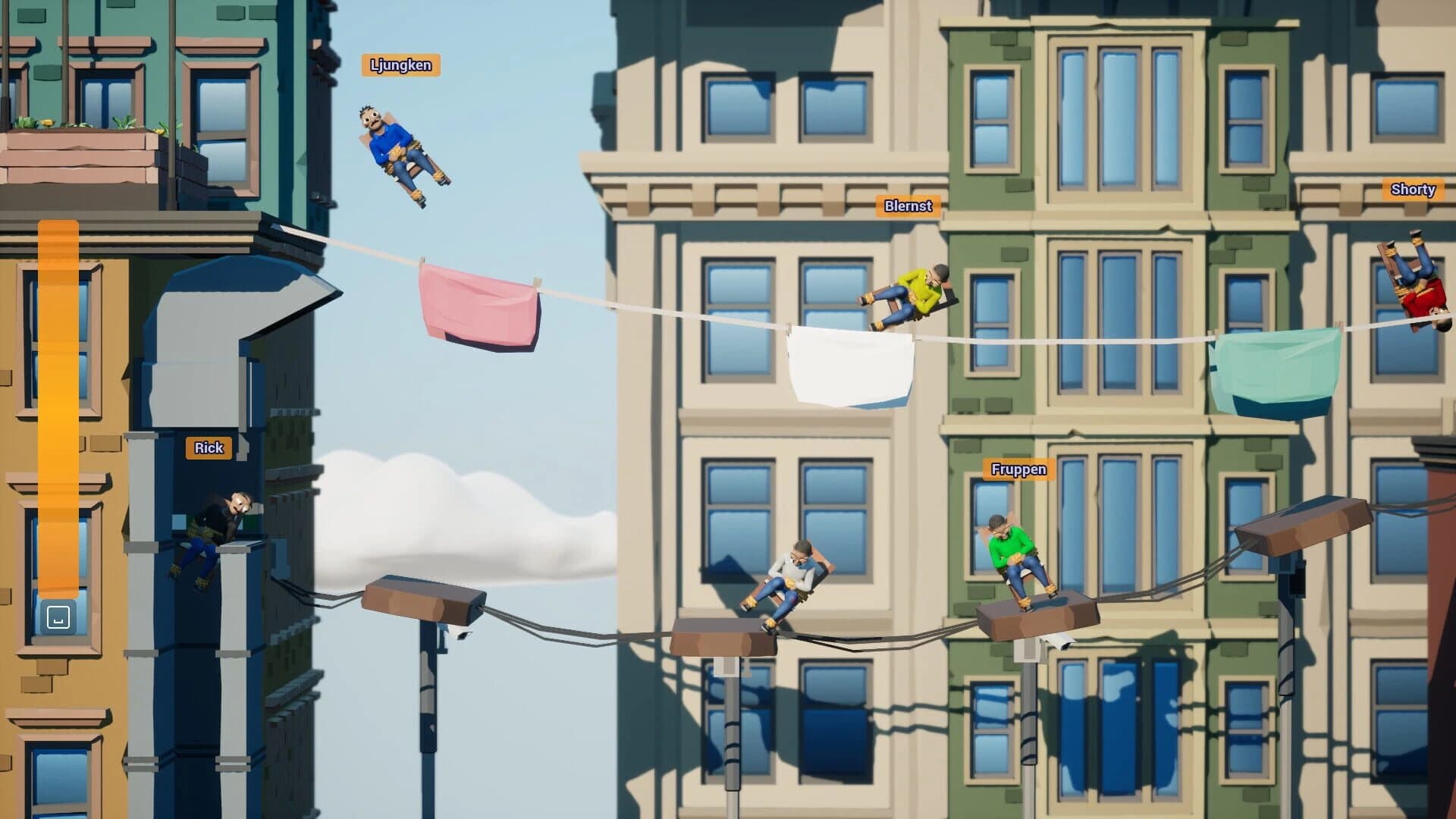Image resolution: width=1456 pixels, height=819 pixels.
Task: Click Shorty's name label
Action: pos(1414,190)
